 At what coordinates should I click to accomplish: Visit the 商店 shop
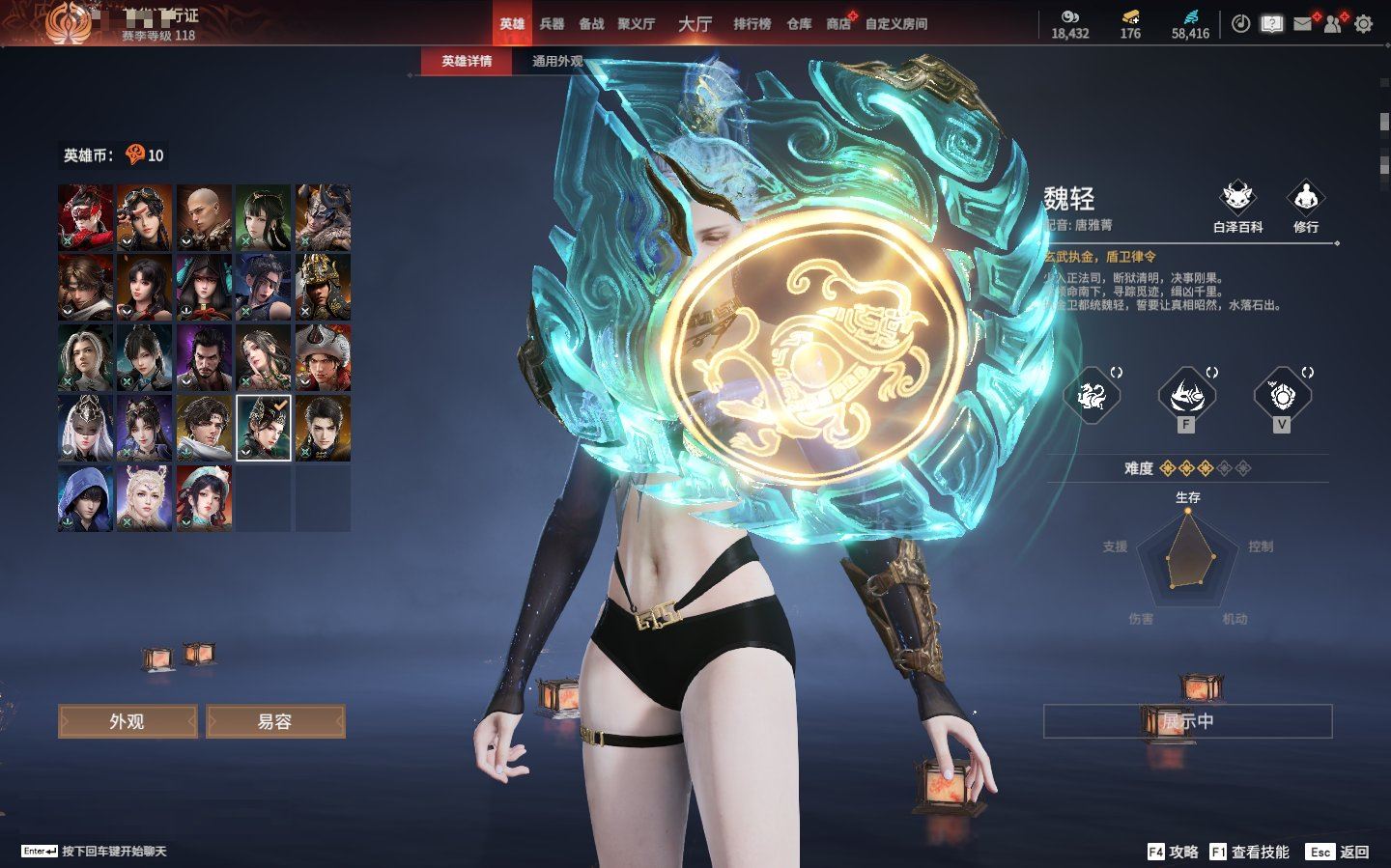(x=838, y=24)
